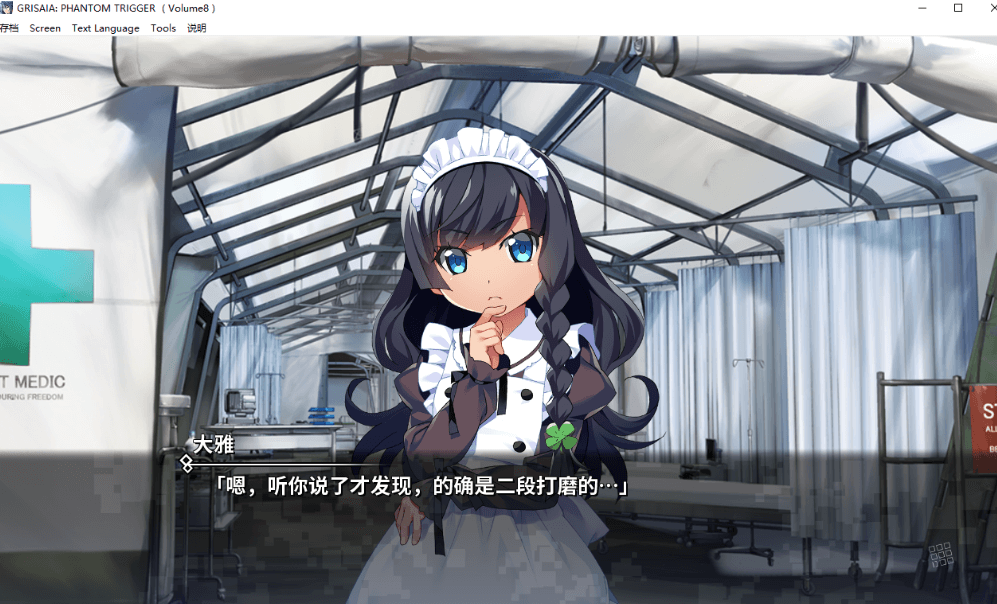Close the game window
The width and height of the screenshot is (997, 604).
coord(990,8)
